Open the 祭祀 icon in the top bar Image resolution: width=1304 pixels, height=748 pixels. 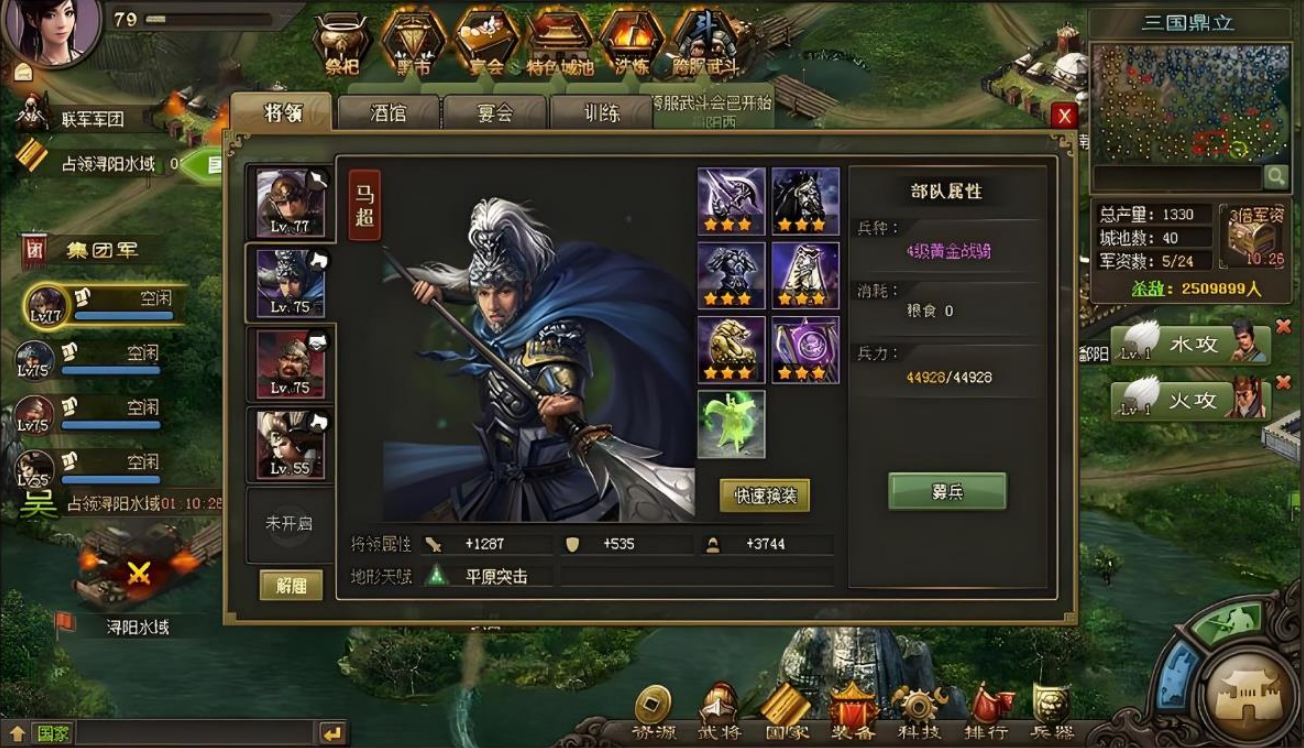click(343, 44)
